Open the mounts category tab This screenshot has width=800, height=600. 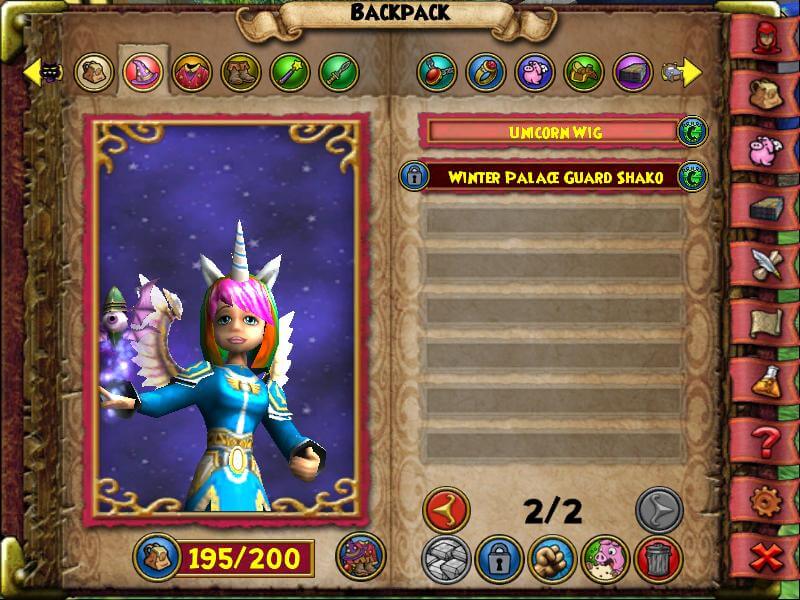584,72
